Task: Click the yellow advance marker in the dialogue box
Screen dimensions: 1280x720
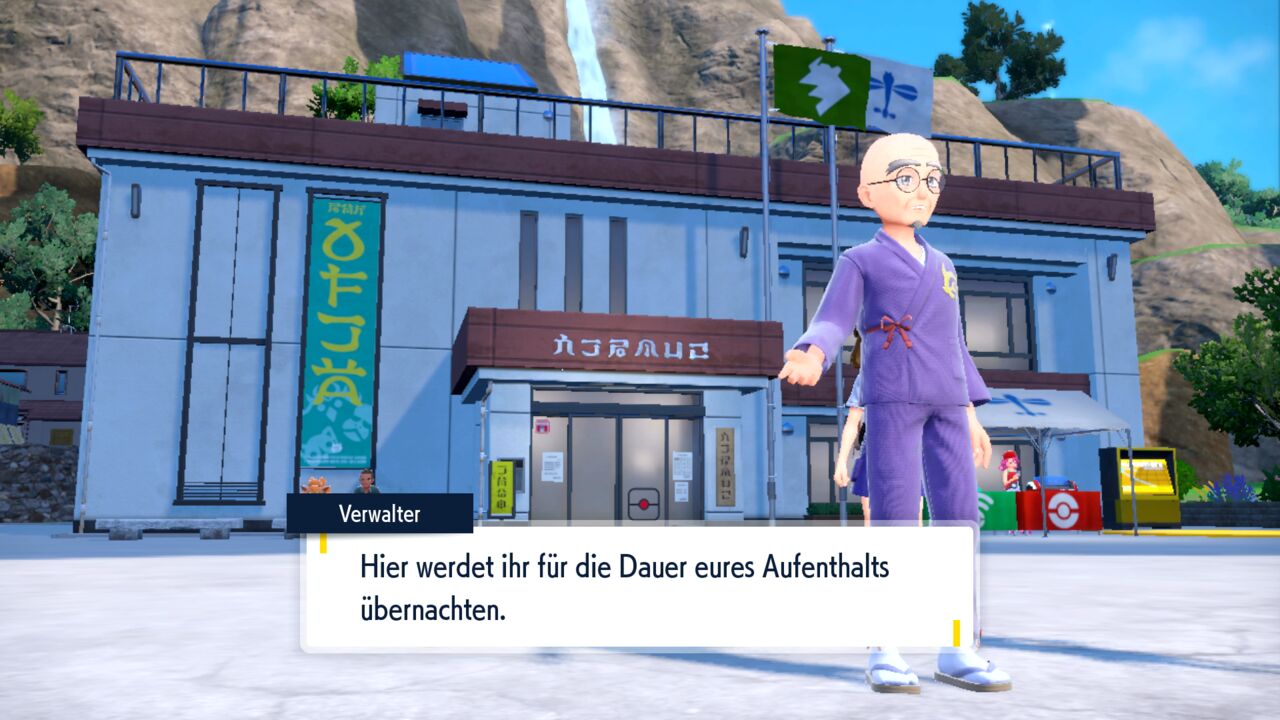Action: coord(957,635)
